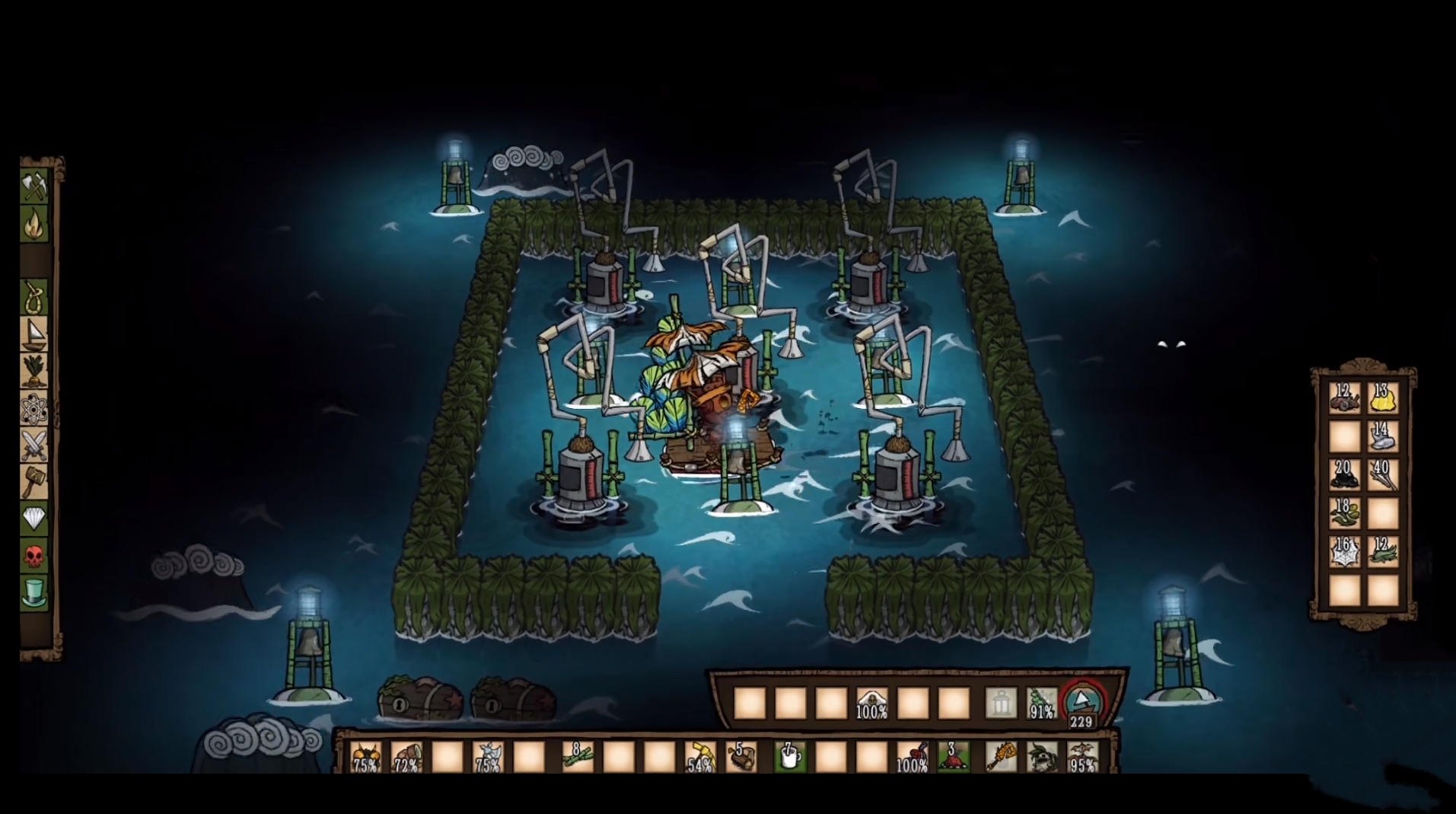
Task: Open the Tools crafting tab
Action: pos(34,185)
